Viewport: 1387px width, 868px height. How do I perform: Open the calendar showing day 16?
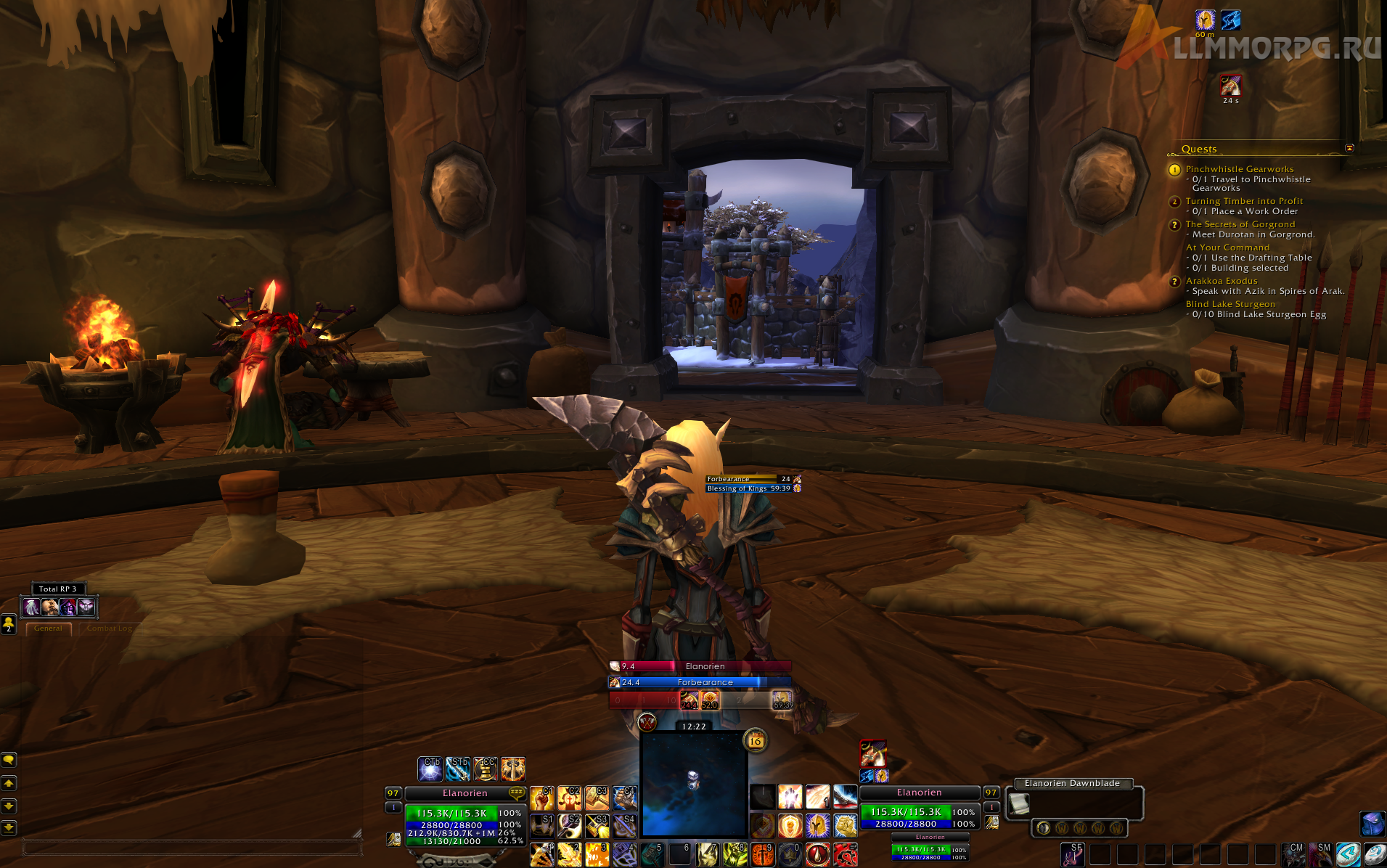[755, 741]
